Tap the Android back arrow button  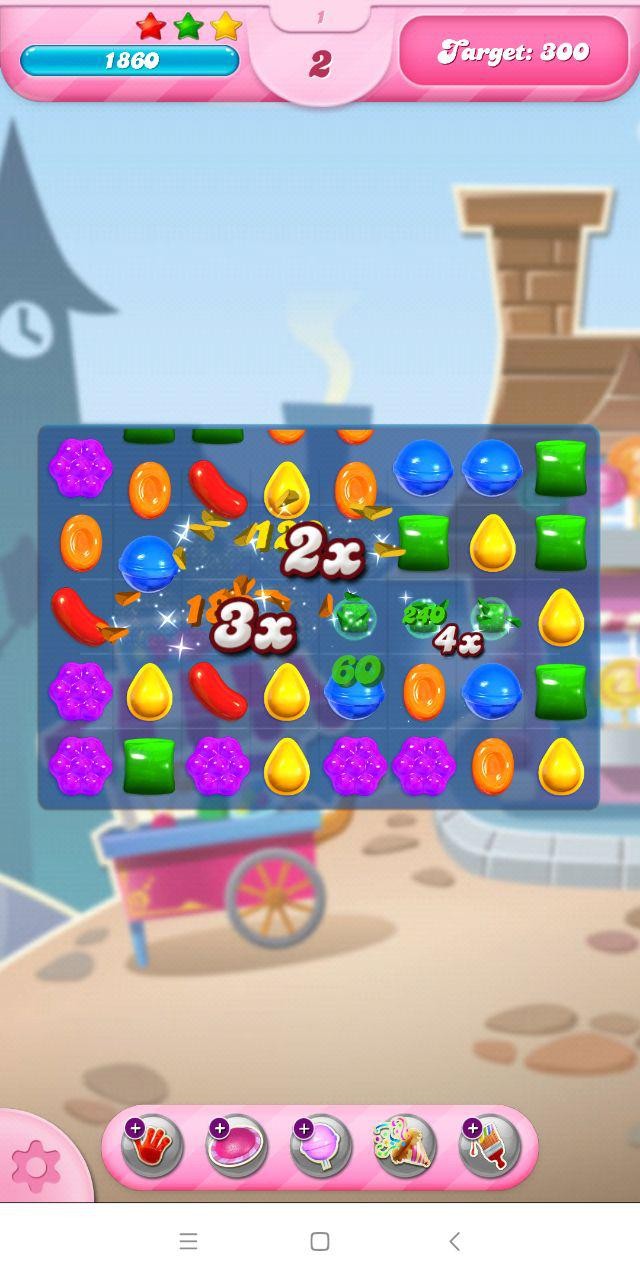[454, 1241]
